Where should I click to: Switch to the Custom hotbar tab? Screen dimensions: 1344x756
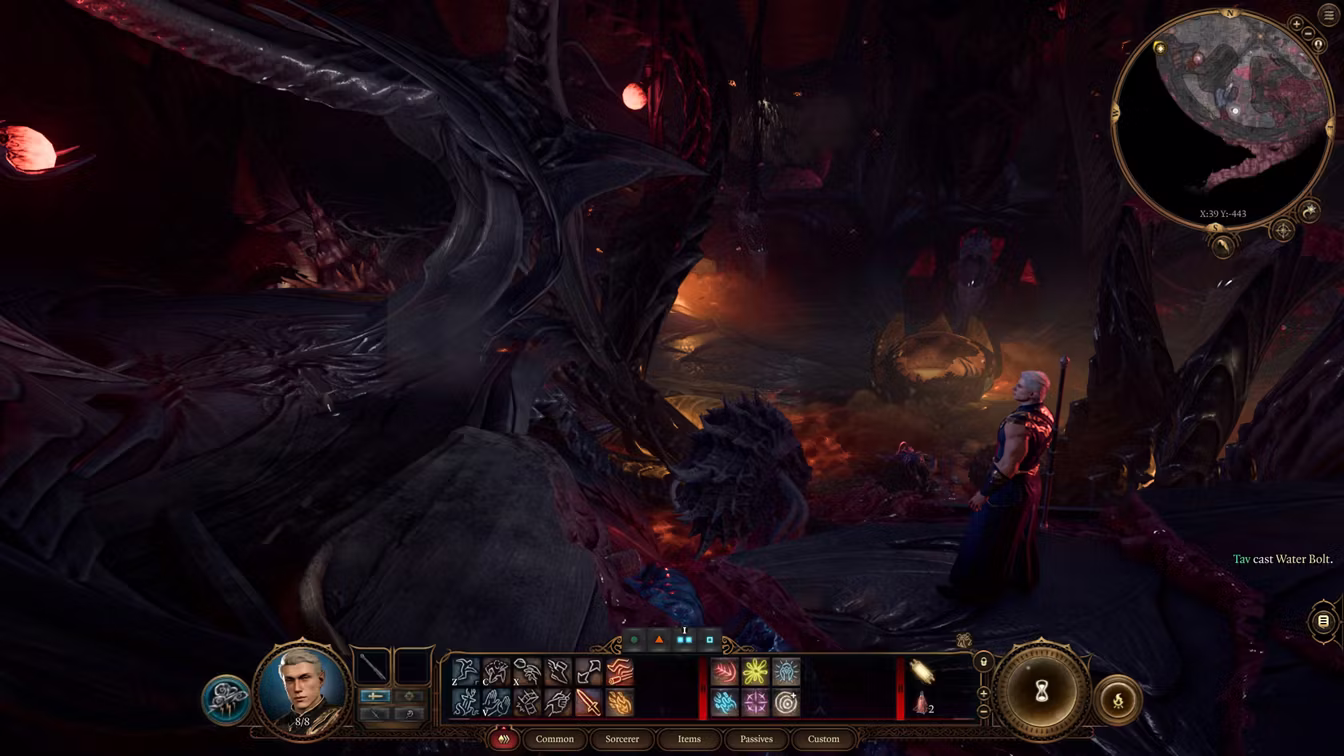(x=823, y=739)
